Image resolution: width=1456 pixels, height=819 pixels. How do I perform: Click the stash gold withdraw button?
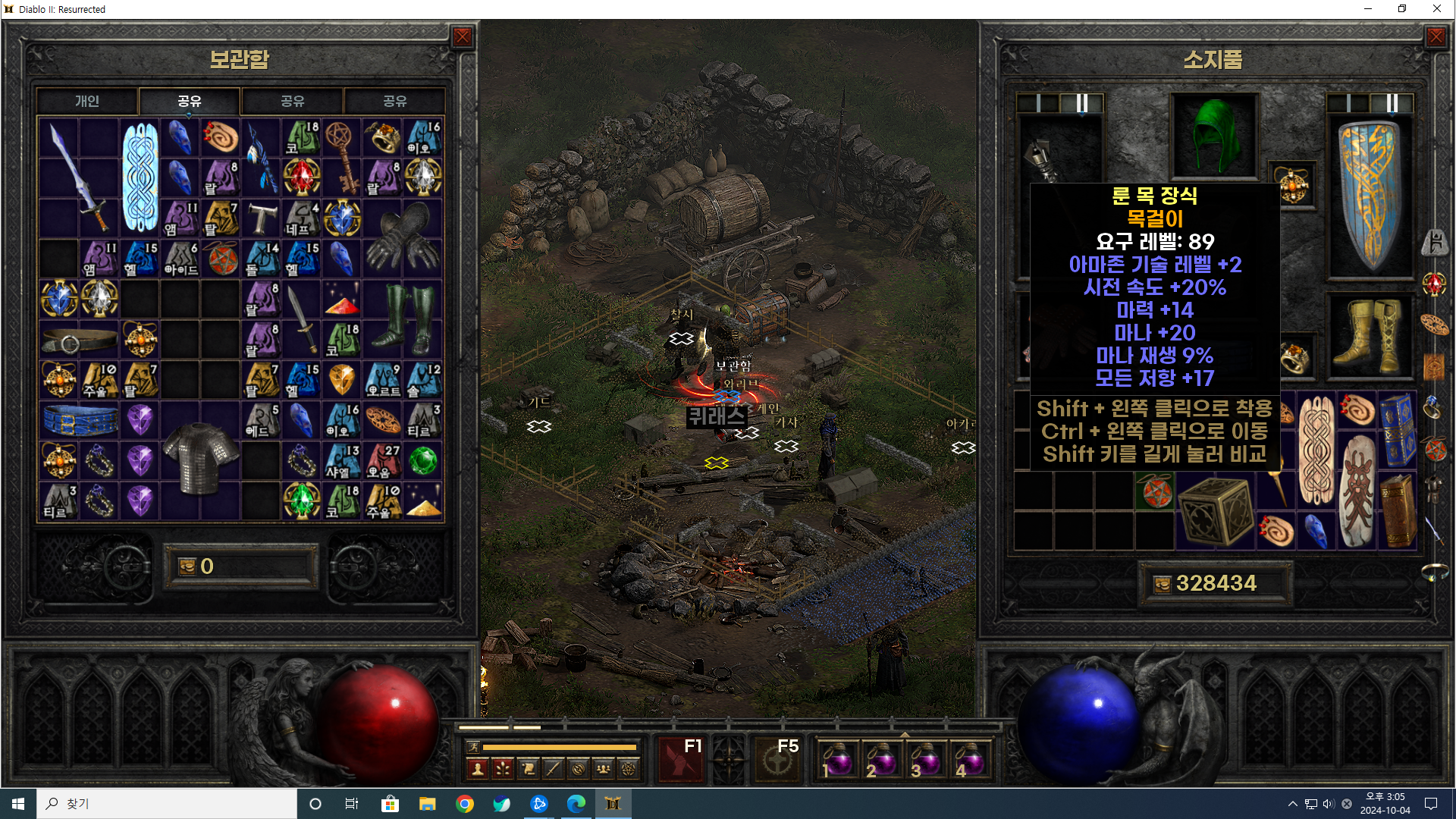click(x=187, y=566)
